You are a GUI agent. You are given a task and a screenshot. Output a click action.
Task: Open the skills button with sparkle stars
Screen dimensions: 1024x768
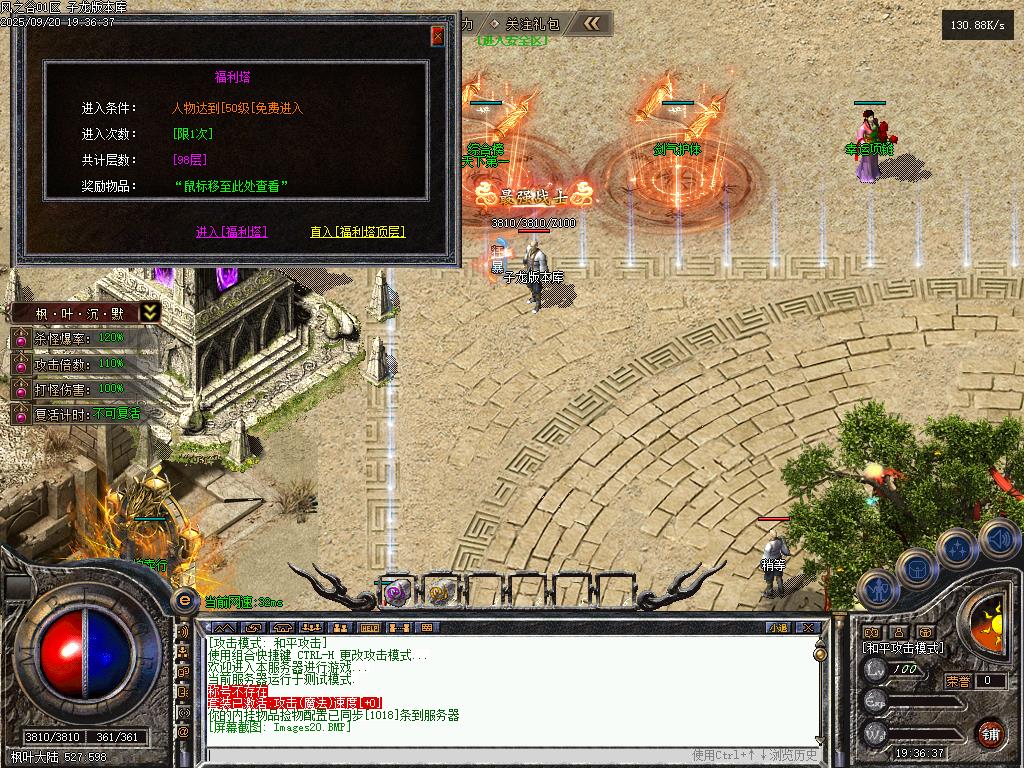pyautogui.click(x=957, y=548)
